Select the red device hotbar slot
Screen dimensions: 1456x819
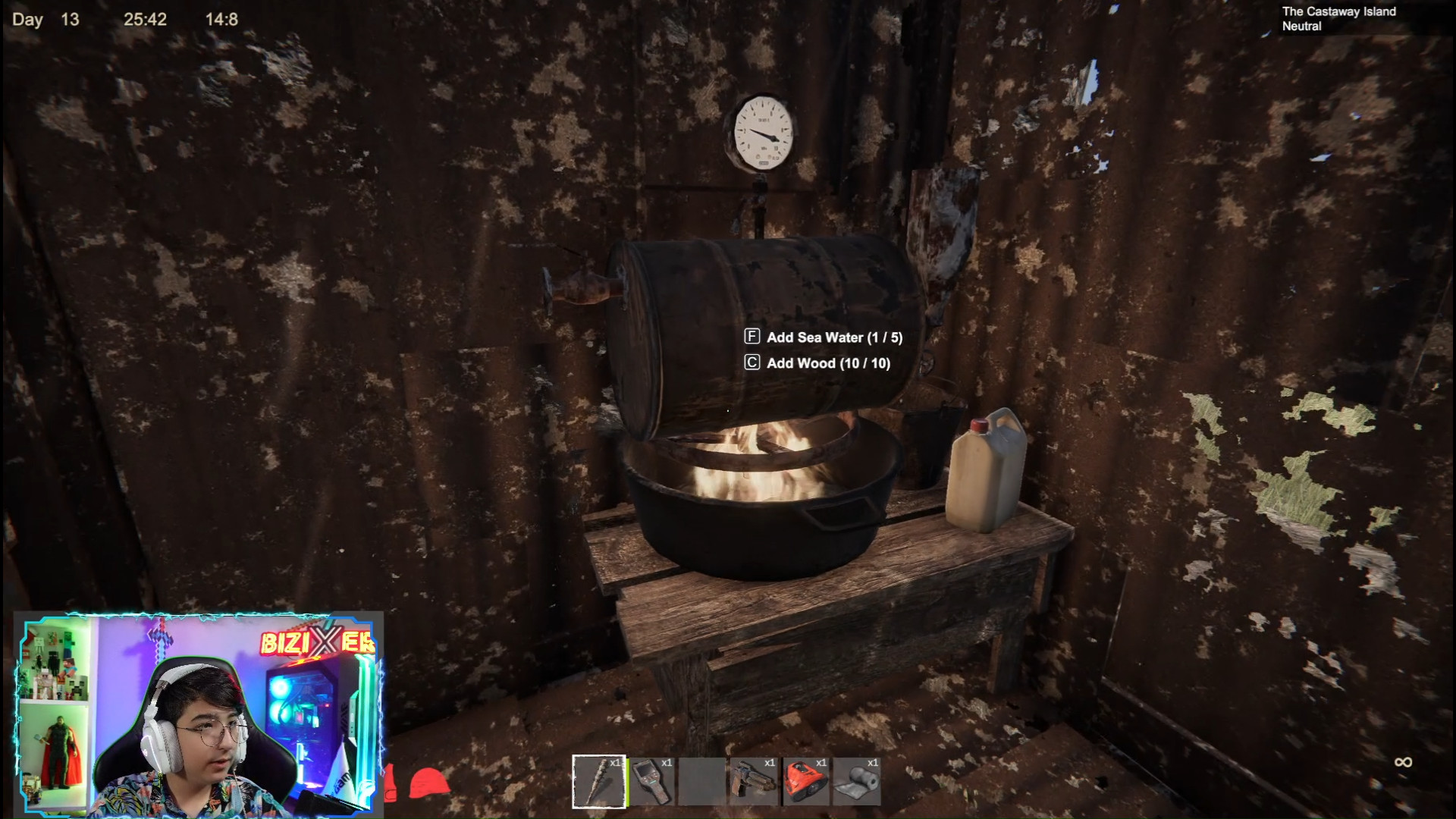coord(805,781)
